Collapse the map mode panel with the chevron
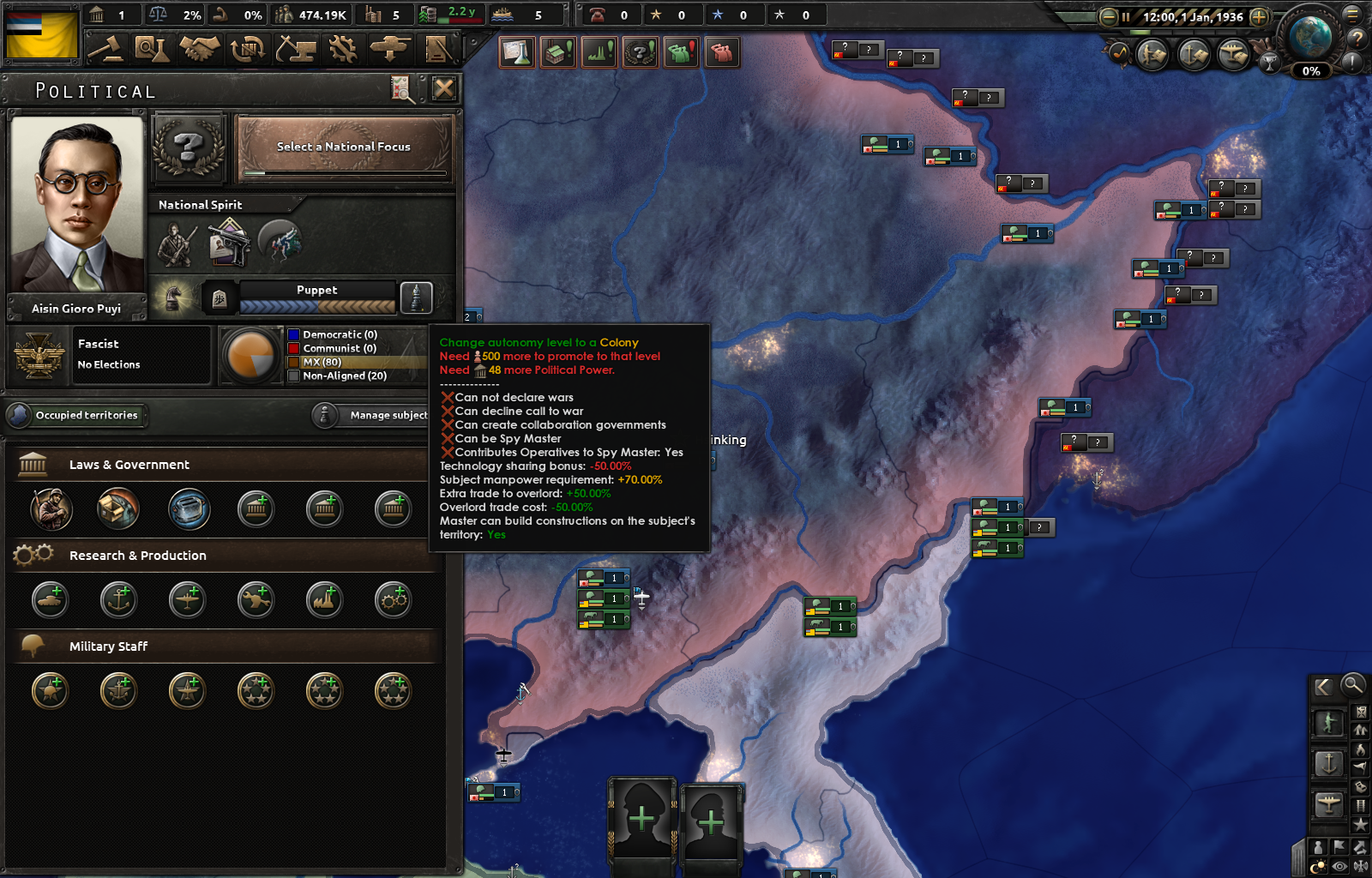Screen dimensions: 1372x878 [x=1324, y=686]
